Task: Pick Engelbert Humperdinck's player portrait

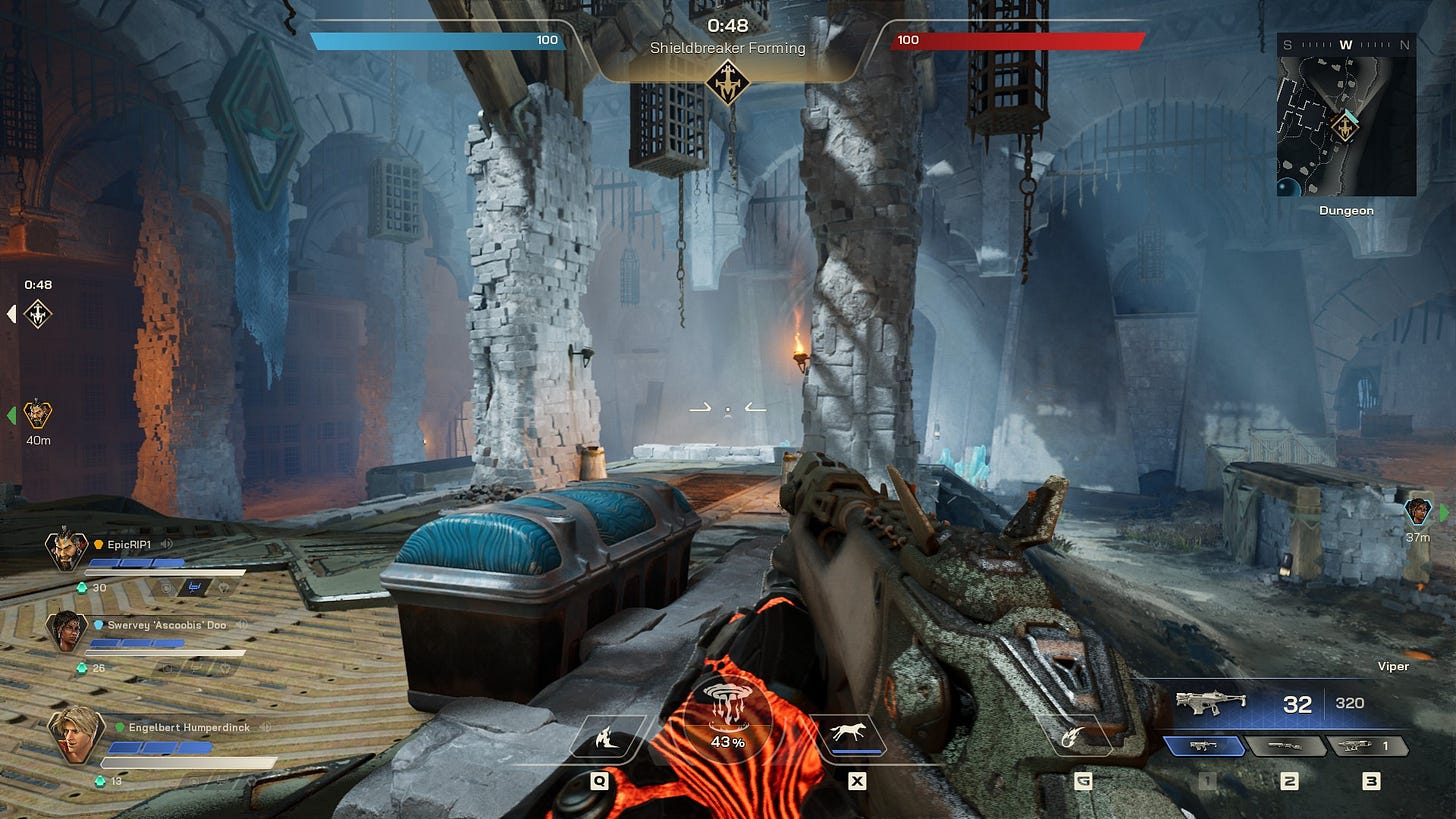Action: pyautogui.click(x=77, y=733)
